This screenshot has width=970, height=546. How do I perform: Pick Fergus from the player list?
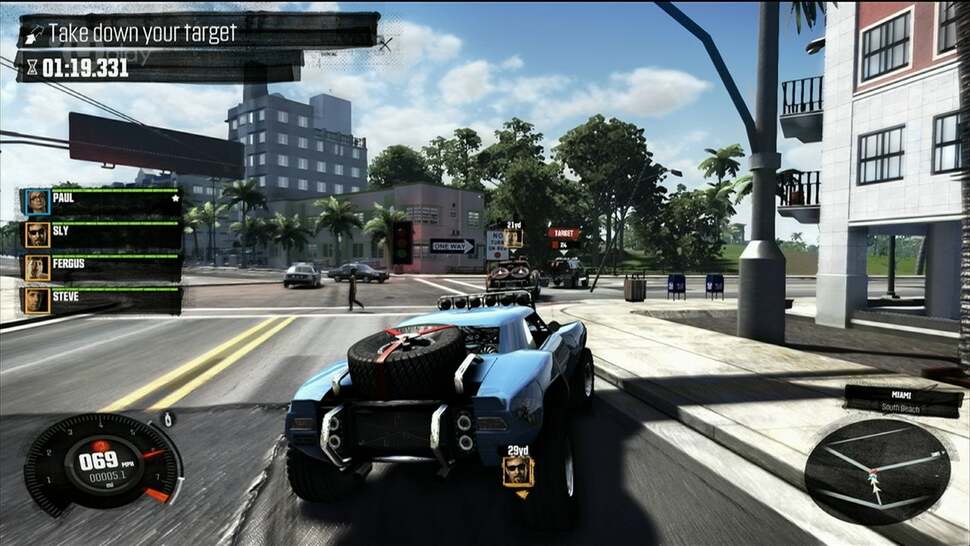click(x=100, y=268)
